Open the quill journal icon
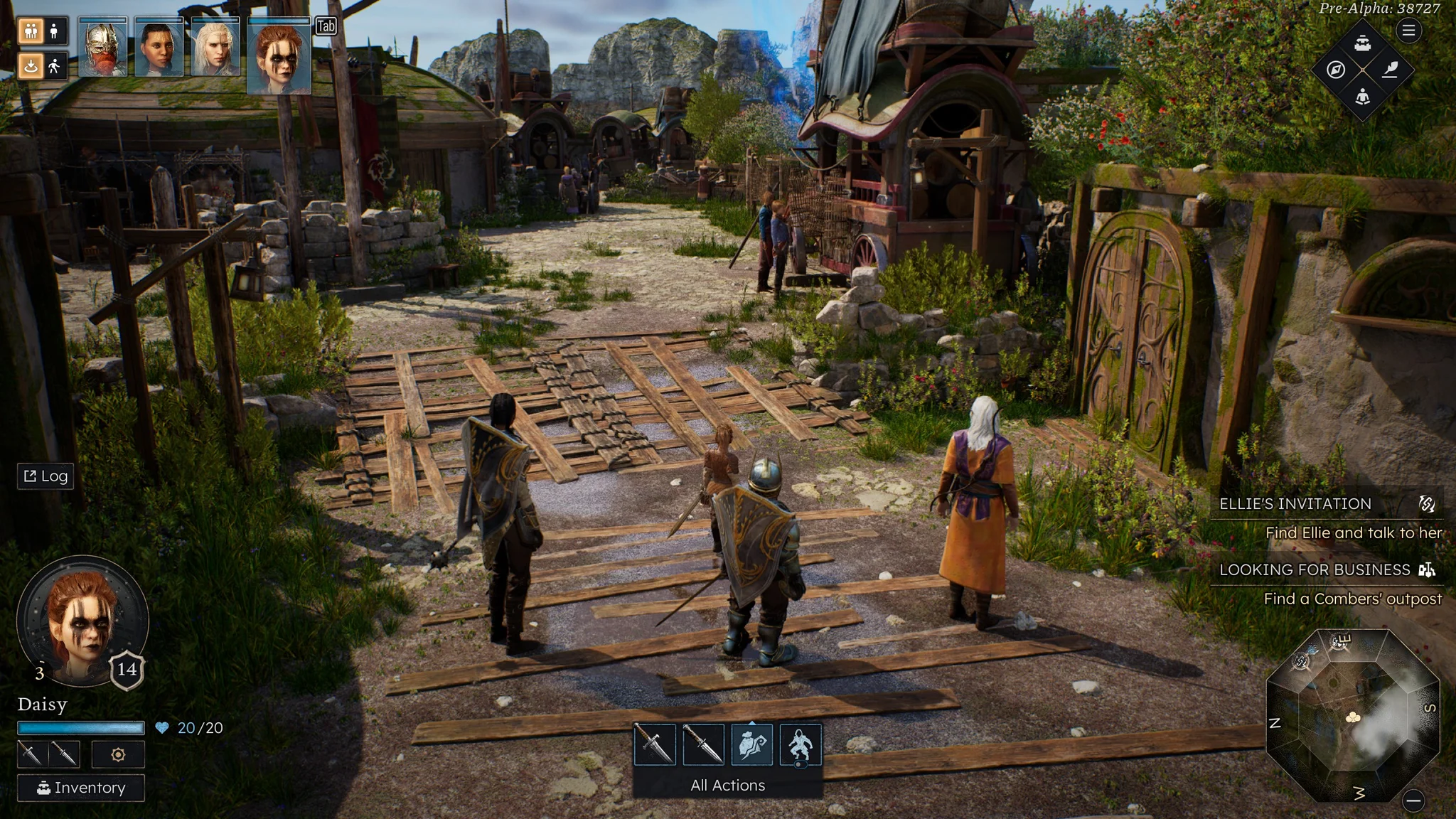Image resolution: width=1456 pixels, height=819 pixels. [x=1390, y=70]
